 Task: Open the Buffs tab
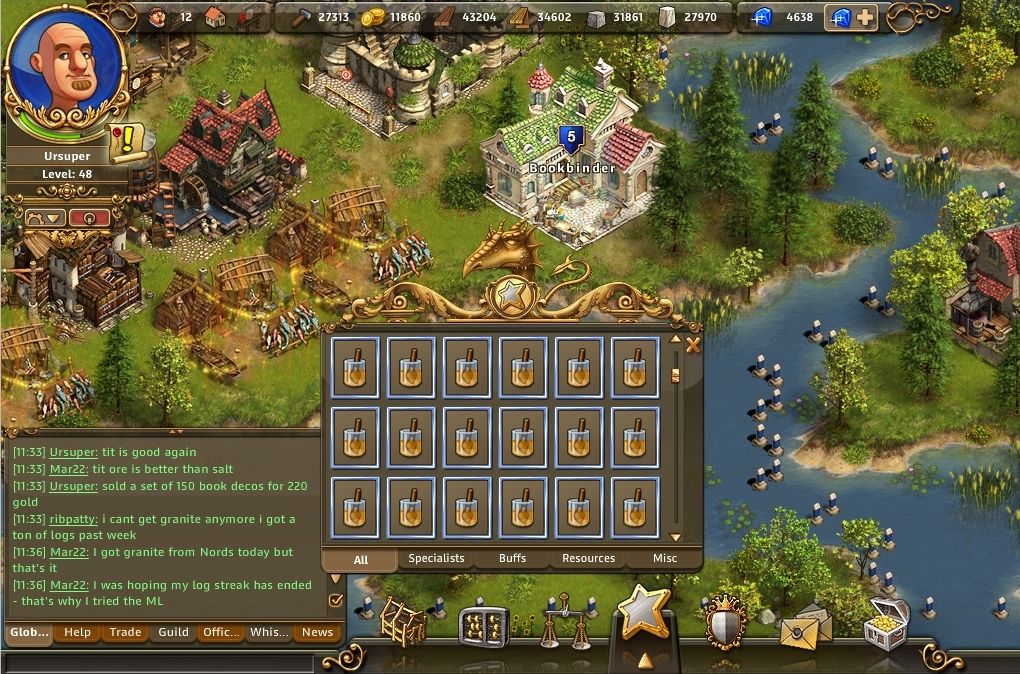(512, 558)
